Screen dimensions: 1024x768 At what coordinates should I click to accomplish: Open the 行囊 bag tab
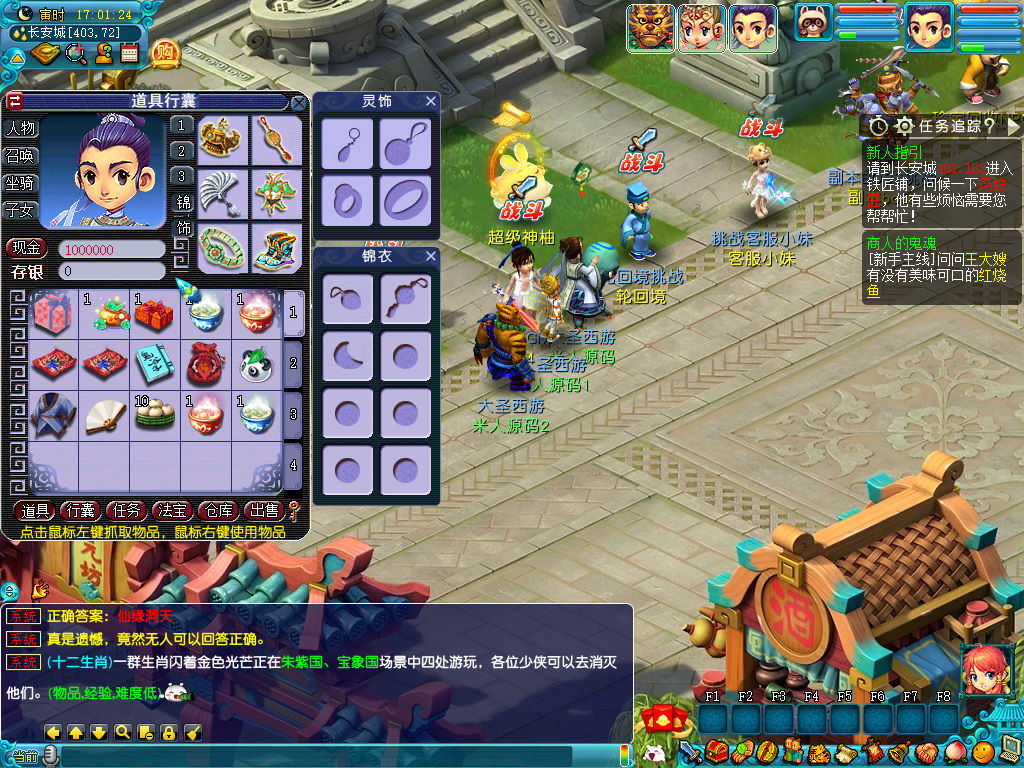(81, 510)
